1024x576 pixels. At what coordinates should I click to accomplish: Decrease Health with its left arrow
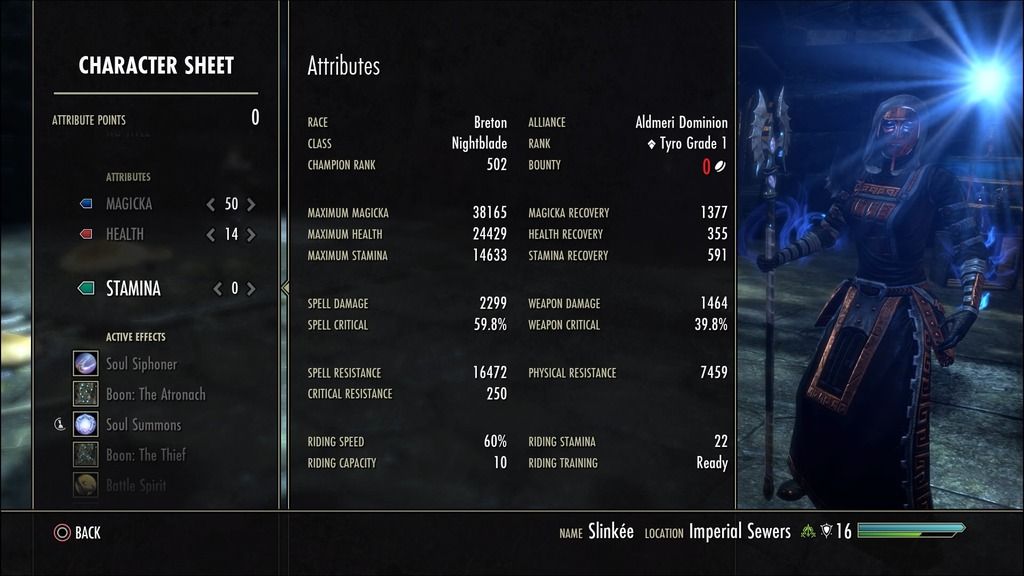pyautogui.click(x=210, y=235)
